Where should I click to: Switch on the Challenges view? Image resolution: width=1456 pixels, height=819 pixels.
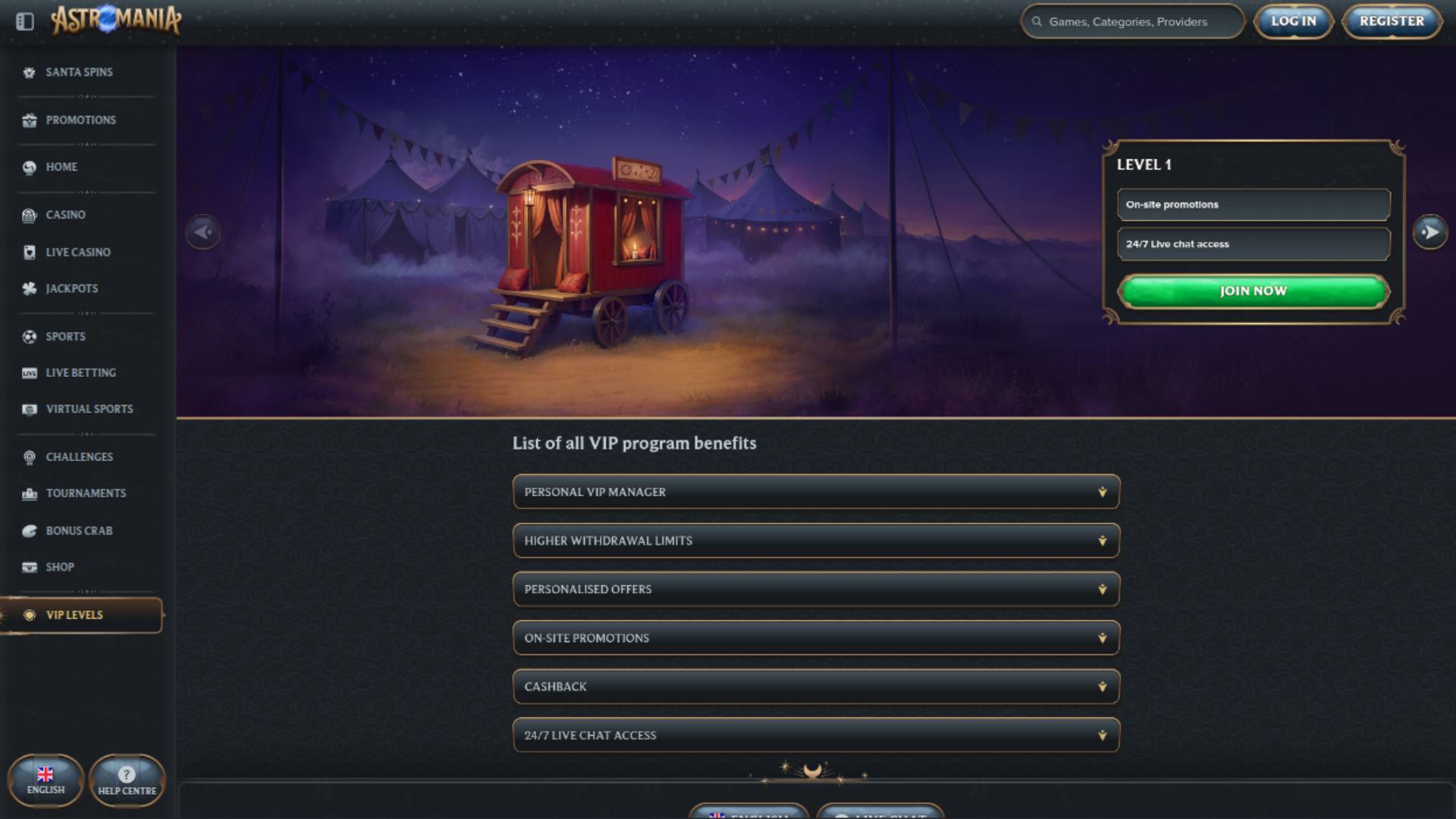(x=80, y=457)
